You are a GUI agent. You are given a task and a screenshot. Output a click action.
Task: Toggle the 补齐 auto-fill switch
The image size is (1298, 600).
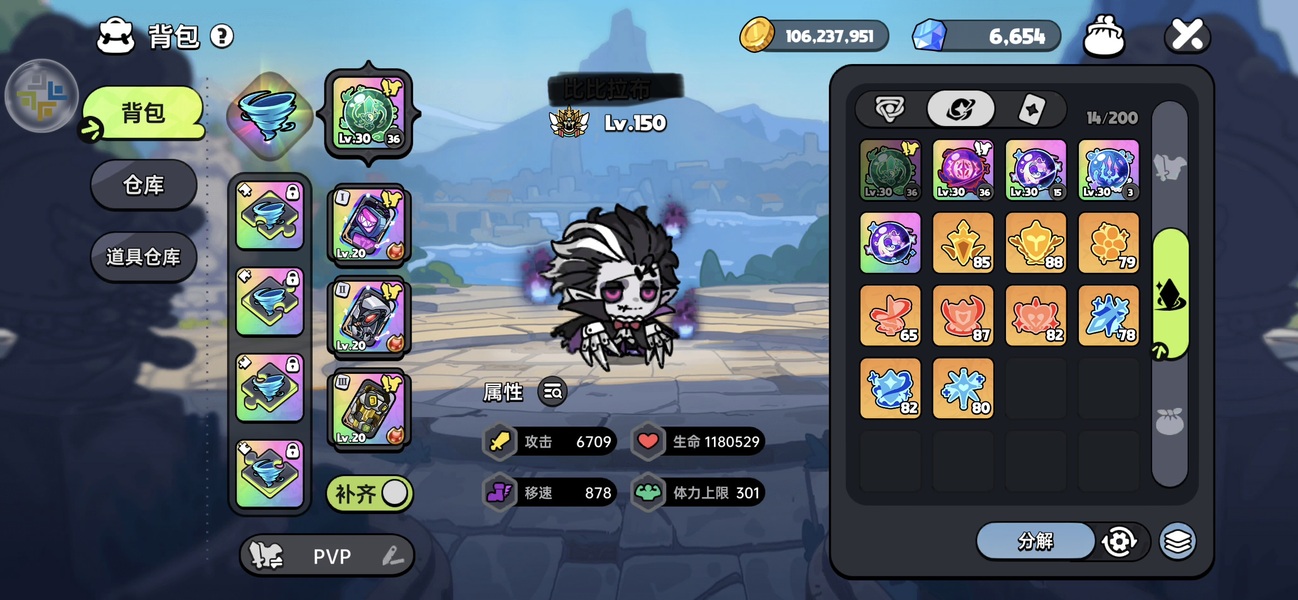[370, 493]
